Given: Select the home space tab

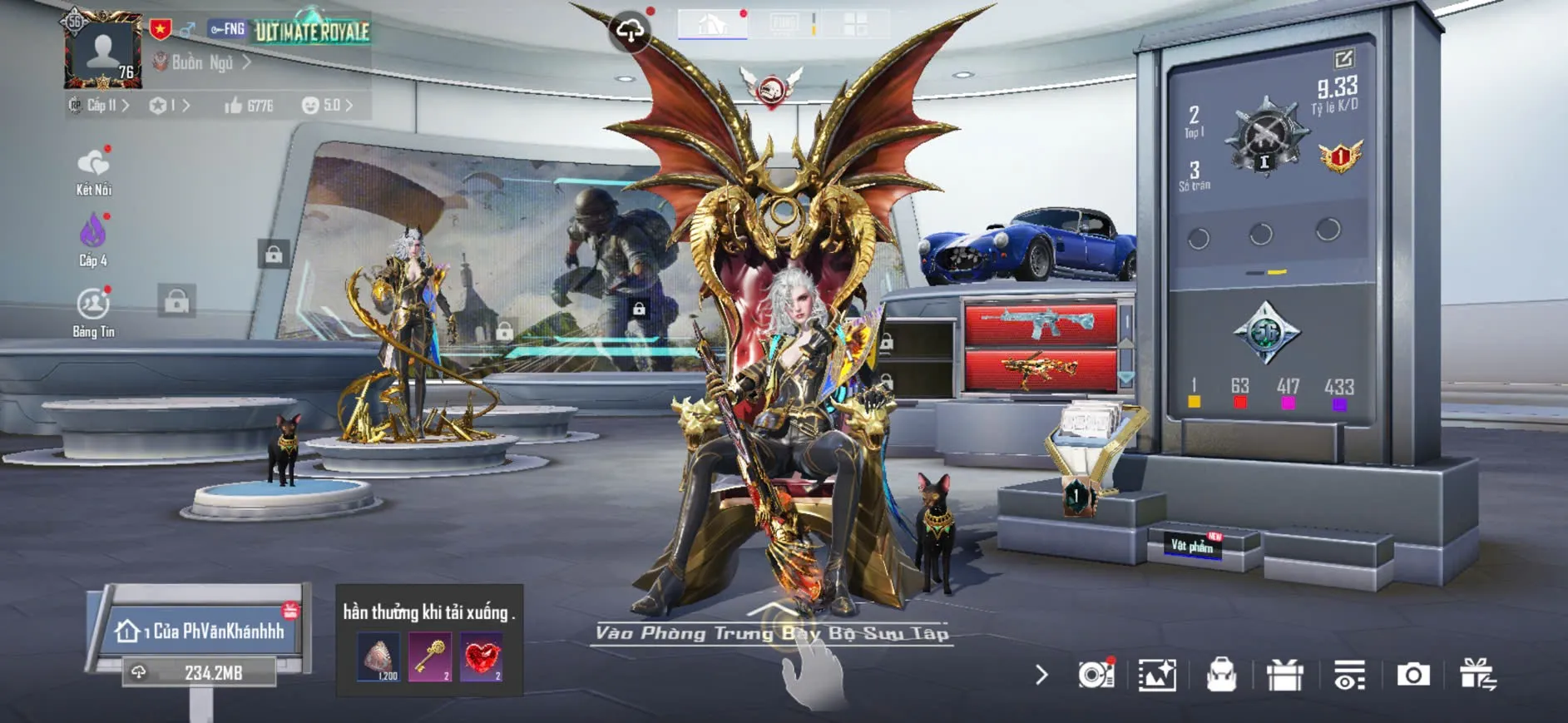Looking at the screenshot, I should [x=712, y=24].
